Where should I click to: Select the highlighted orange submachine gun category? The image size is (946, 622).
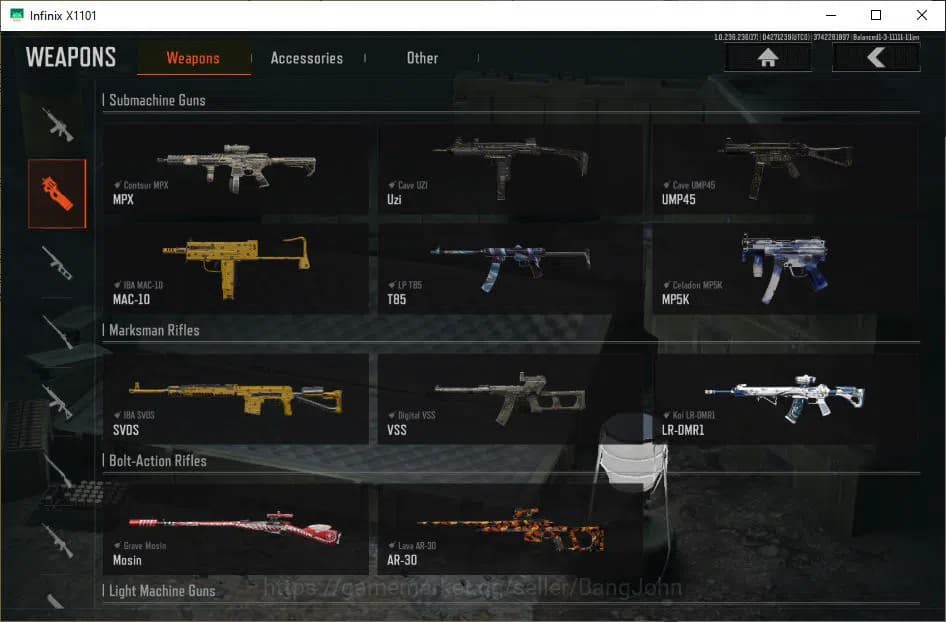point(57,193)
